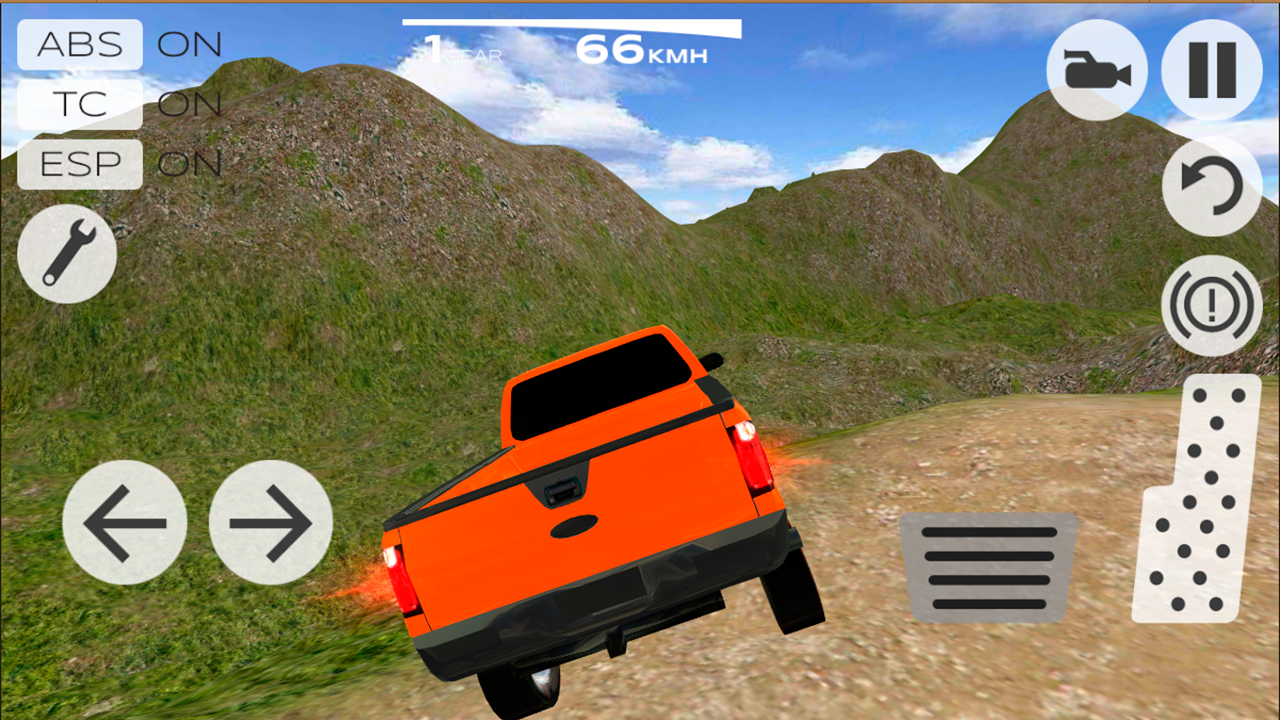This screenshot has height=720, width=1280.
Task: Hit the gas pedal
Action: click(1197, 500)
